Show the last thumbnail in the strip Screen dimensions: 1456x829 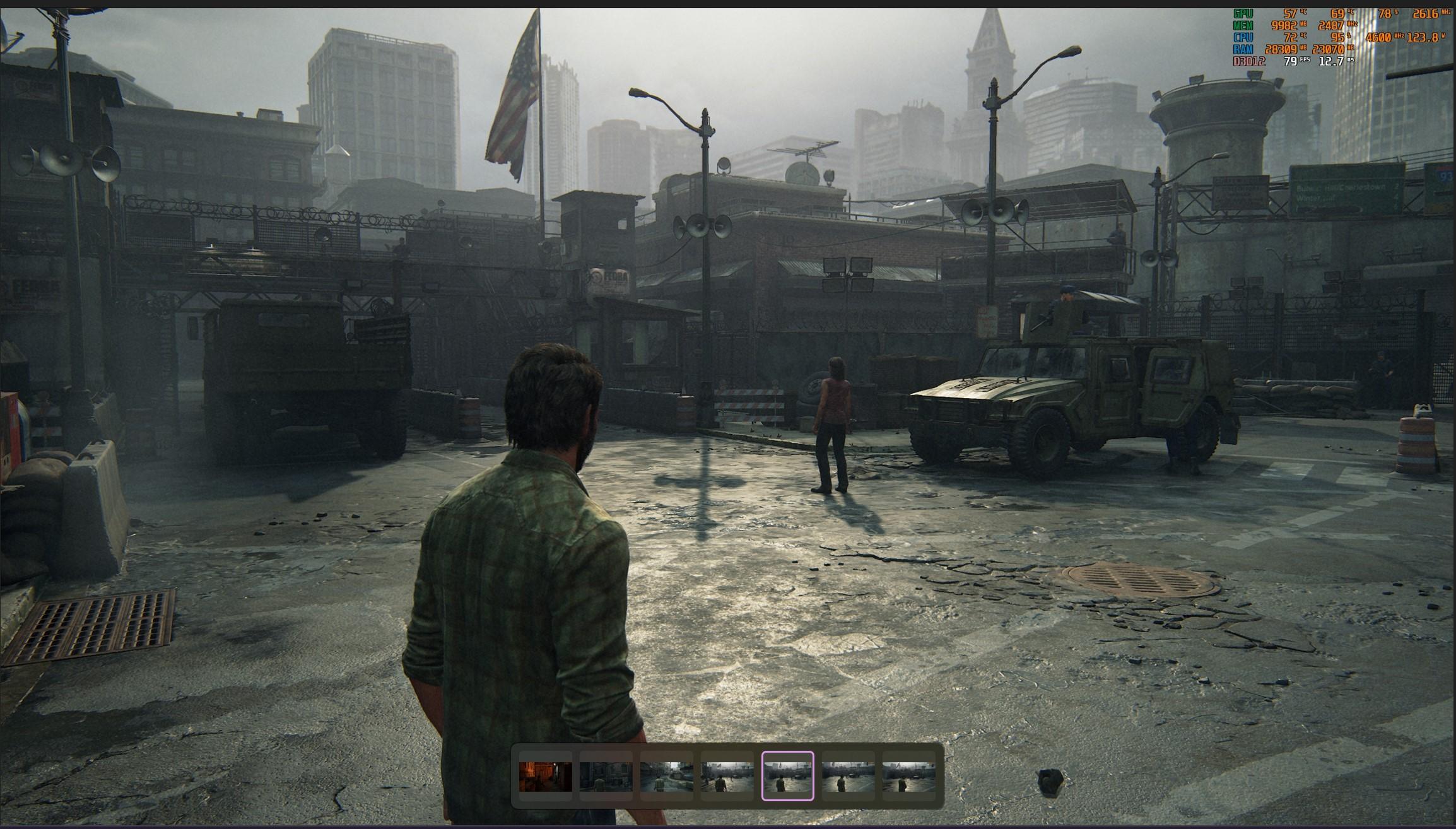pyautogui.click(x=908, y=776)
